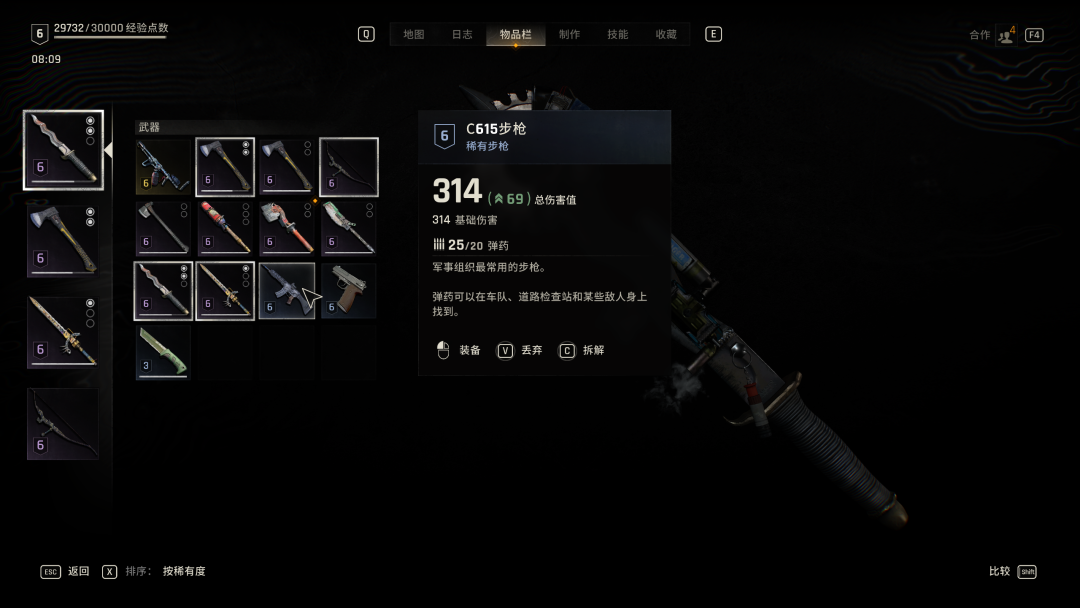The width and height of the screenshot is (1080, 608).
Task: Select the gold machine gun in the weapons grid
Action: [163, 167]
